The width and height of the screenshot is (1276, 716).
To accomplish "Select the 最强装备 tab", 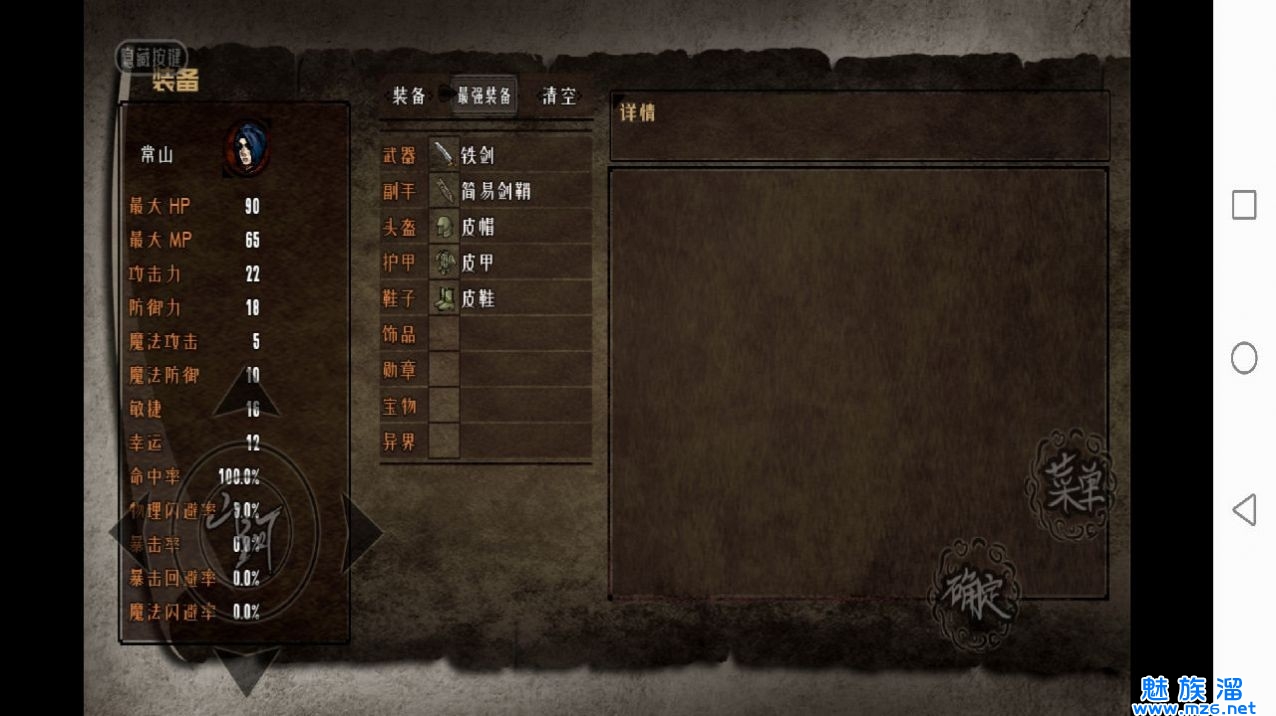I will point(484,96).
